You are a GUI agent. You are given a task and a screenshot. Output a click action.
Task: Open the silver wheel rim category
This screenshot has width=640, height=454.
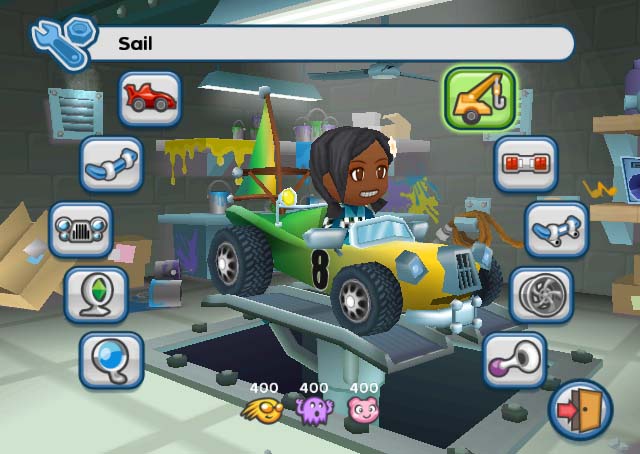[x=541, y=294]
